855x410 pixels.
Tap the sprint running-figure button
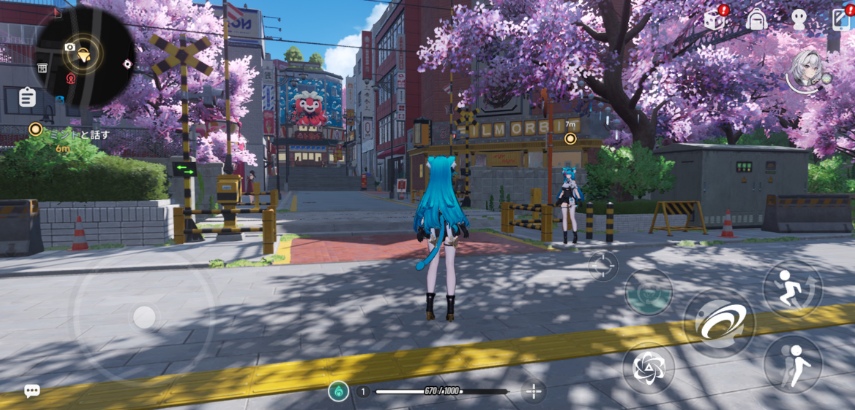pyautogui.click(x=792, y=288)
